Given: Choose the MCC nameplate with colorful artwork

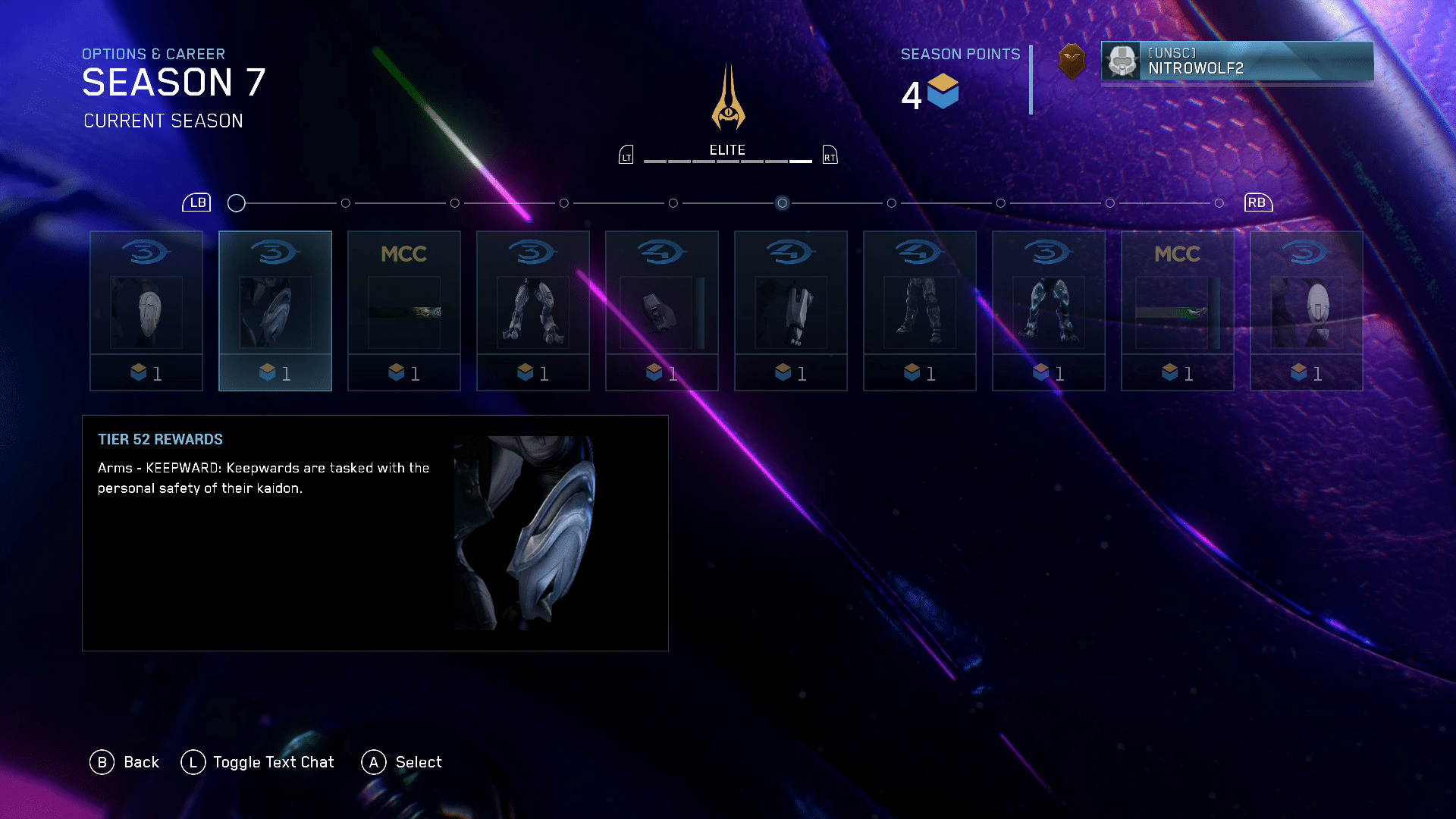Looking at the screenshot, I should pos(404,311).
